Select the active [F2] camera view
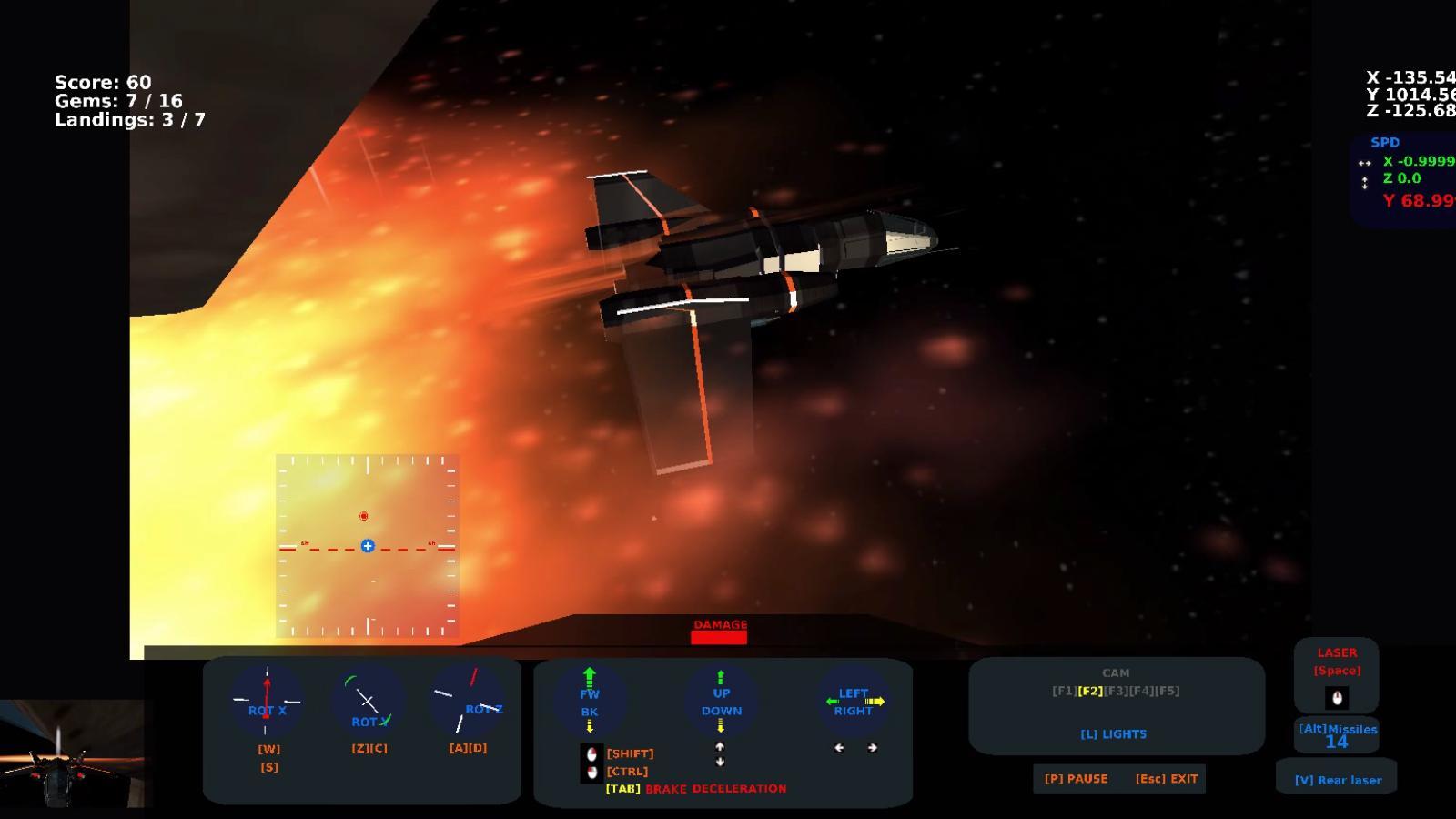The height and width of the screenshot is (819, 1456). point(1089,691)
